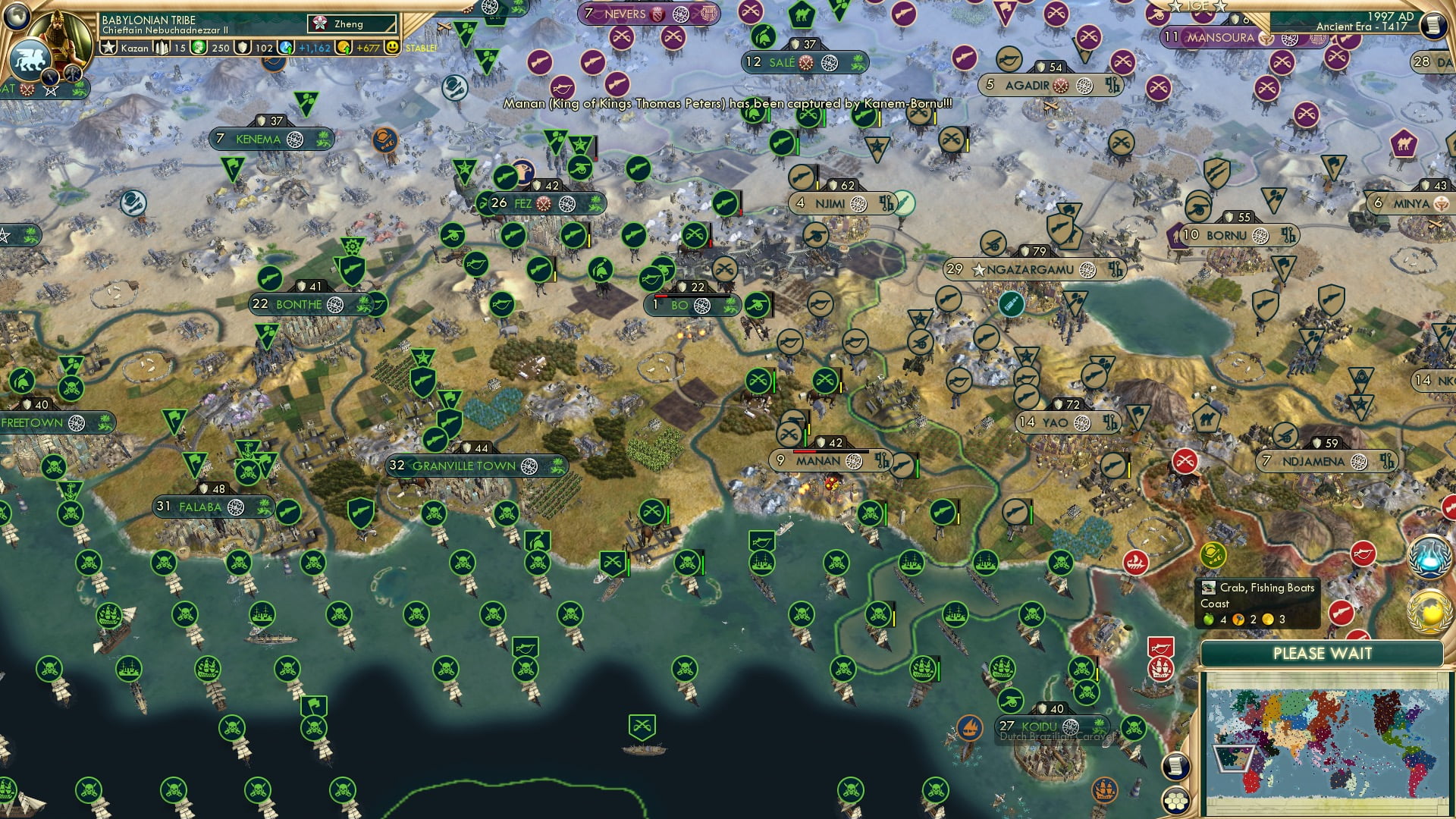
Task: Open the civilopedia scroll icon near the turn counter
Action: click(1434, 24)
